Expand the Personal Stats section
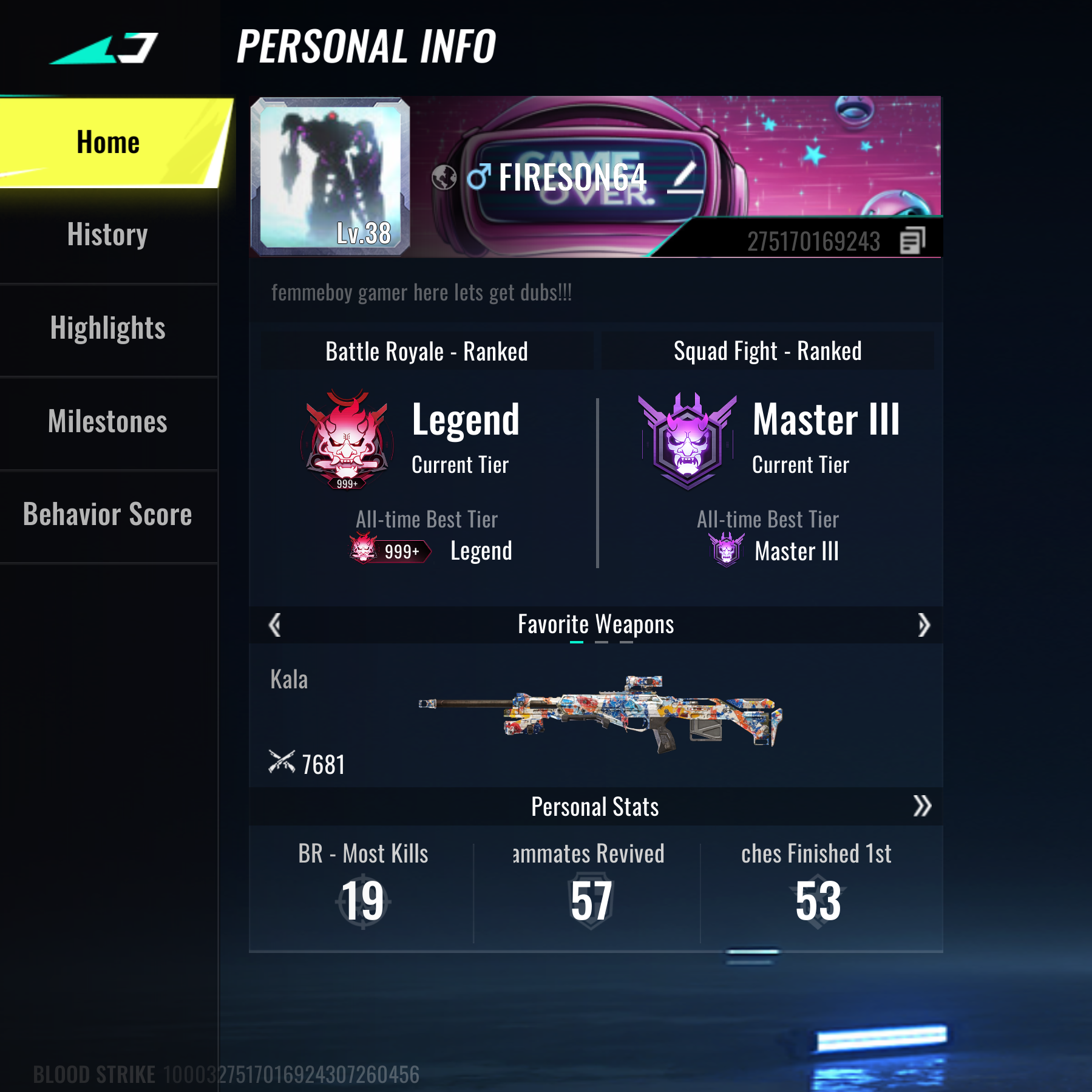This screenshot has width=1092, height=1092. [x=921, y=806]
